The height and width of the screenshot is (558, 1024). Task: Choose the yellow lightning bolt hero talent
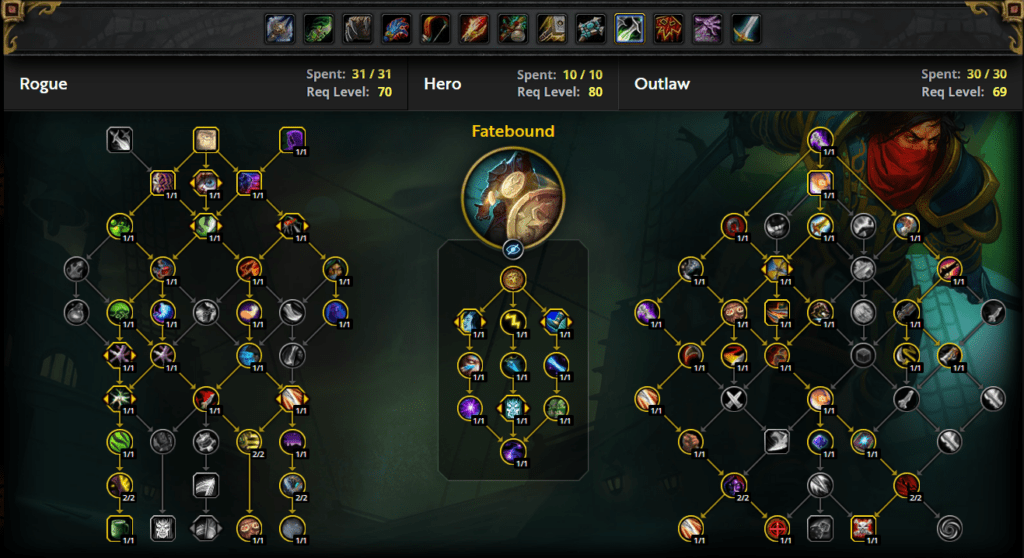pos(512,321)
